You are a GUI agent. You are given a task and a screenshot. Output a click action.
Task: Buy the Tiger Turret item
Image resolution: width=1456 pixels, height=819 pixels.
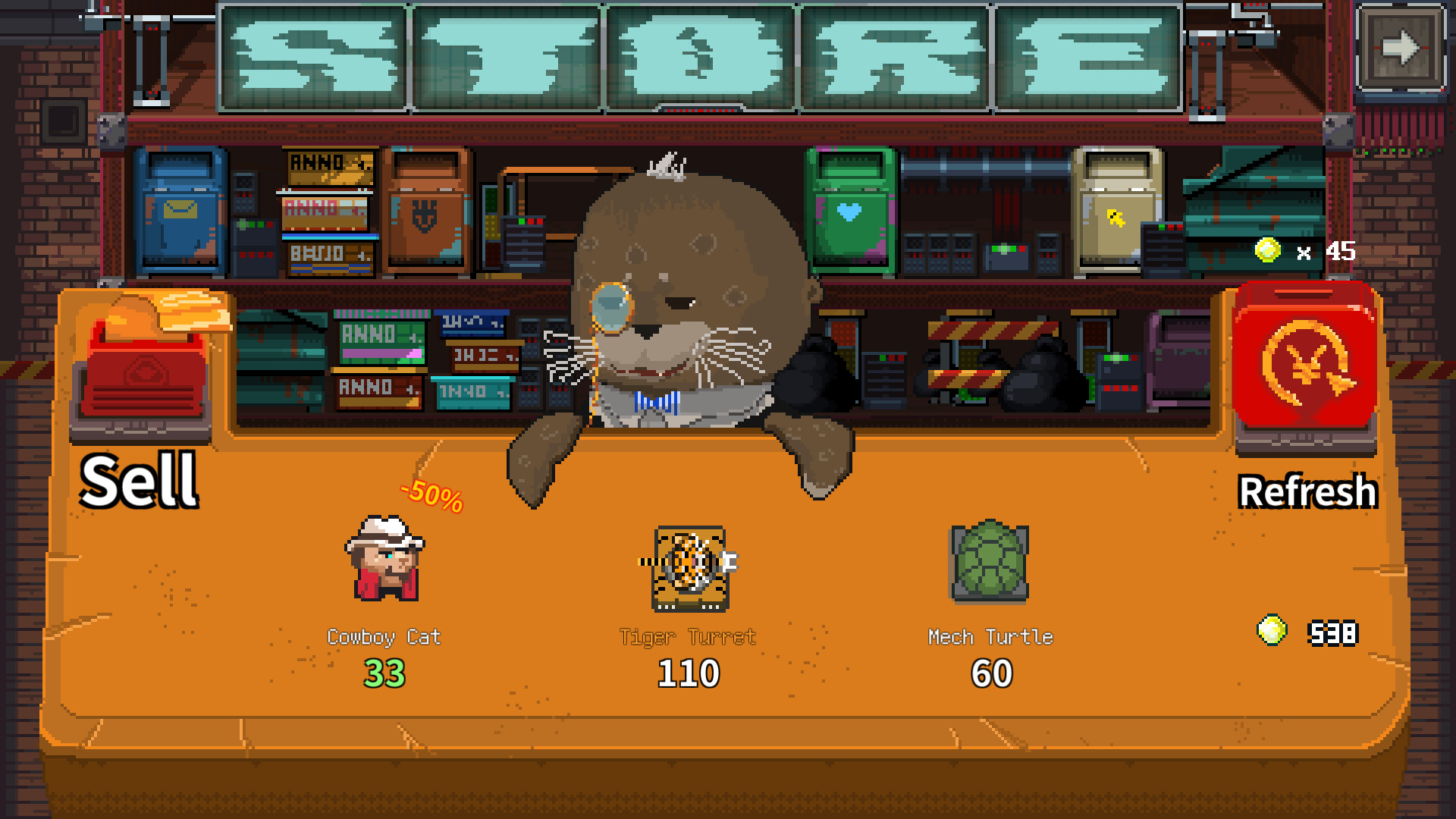click(689, 570)
